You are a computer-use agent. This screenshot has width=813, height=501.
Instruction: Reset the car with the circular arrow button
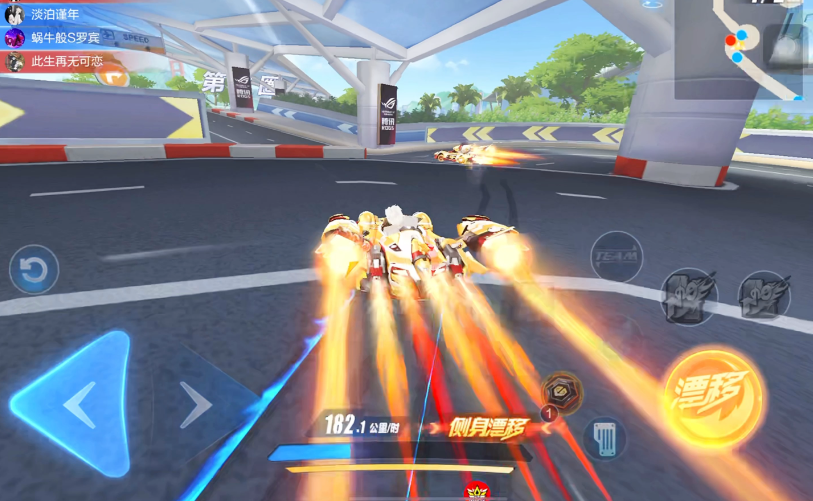[34, 270]
